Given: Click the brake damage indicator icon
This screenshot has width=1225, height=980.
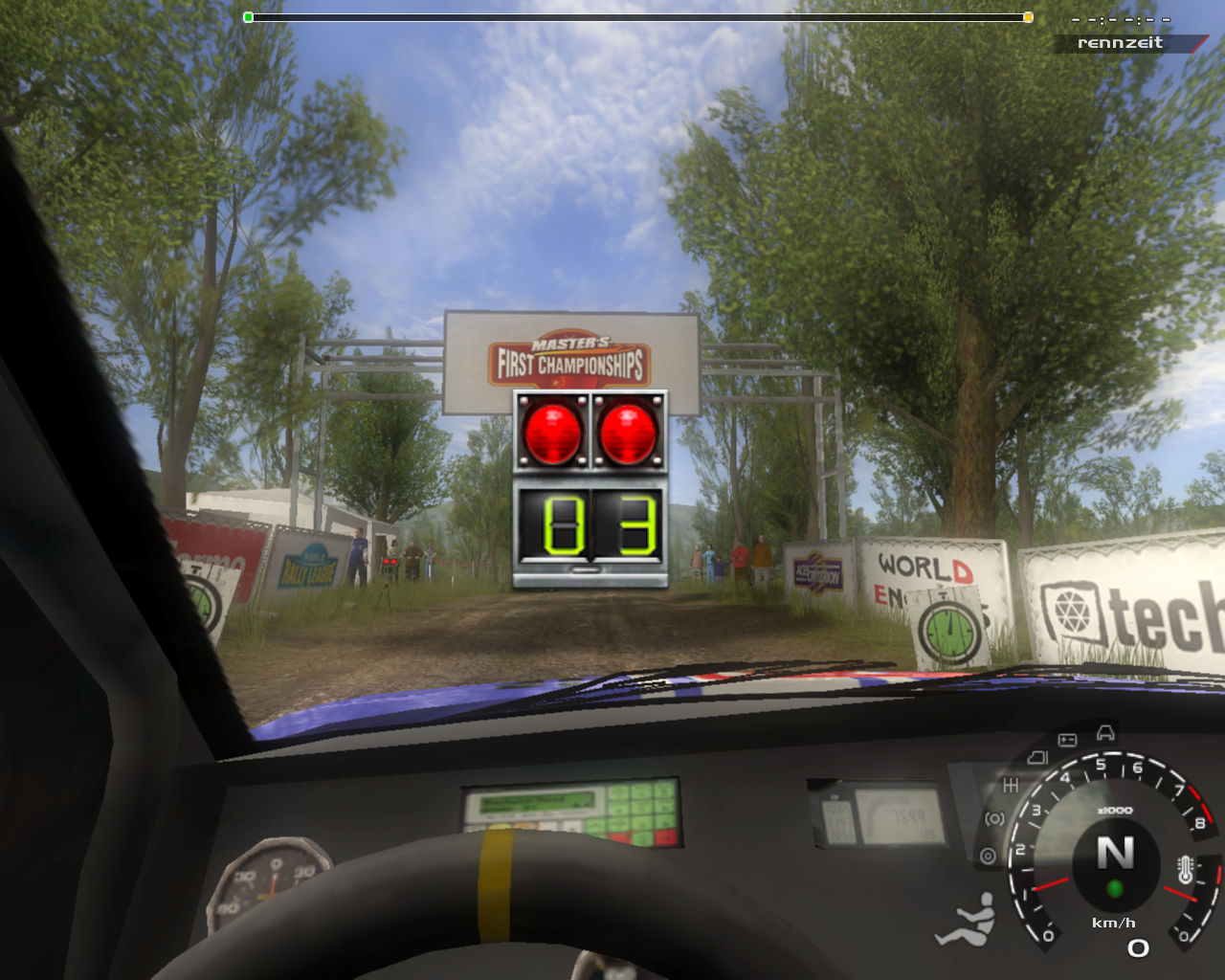Looking at the screenshot, I should tap(995, 819).
